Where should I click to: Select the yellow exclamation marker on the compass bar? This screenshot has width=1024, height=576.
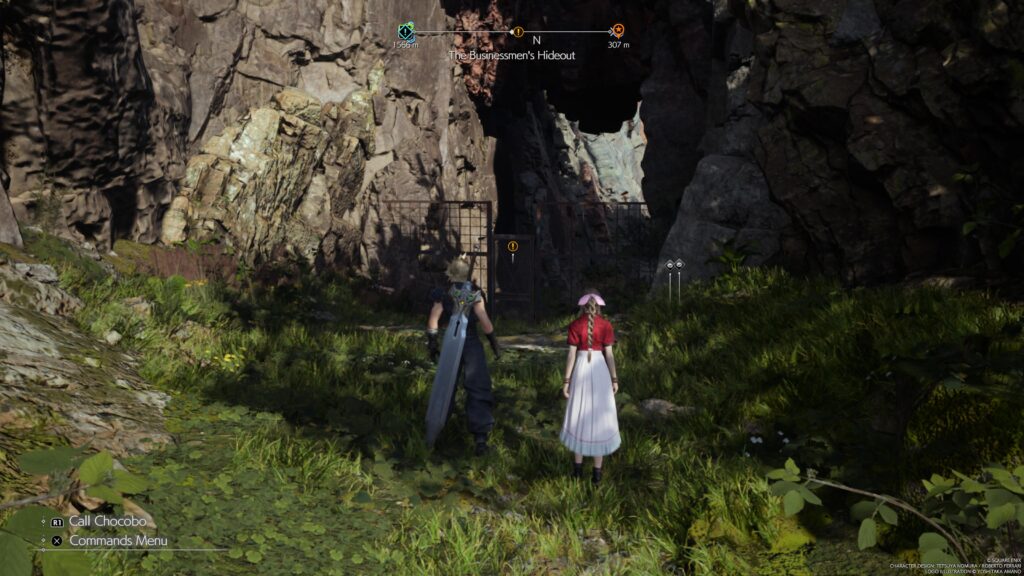[x=517, y=31]
